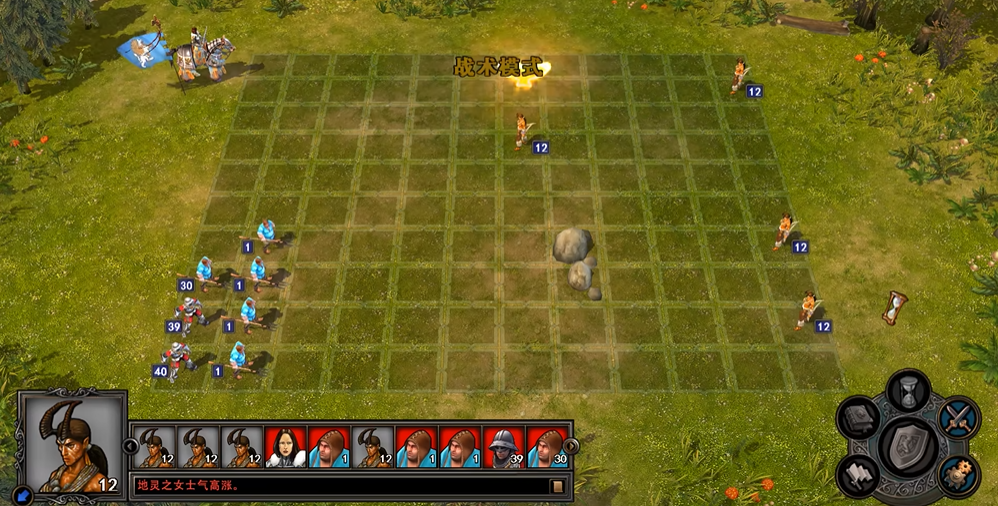This screenshot has width=998, height=506.
Task: Expand the combat log with the scroll button
Action: [558, 487]
